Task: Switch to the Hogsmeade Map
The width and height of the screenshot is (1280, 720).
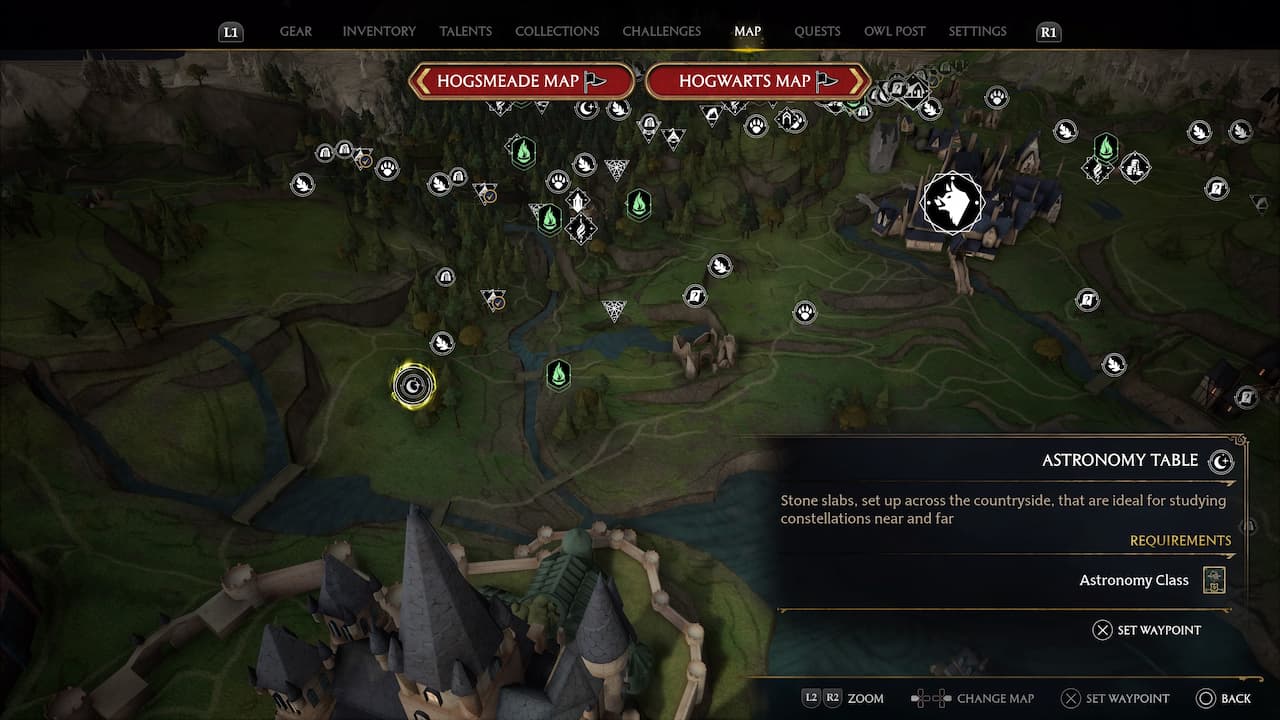Action: [521, 81]
